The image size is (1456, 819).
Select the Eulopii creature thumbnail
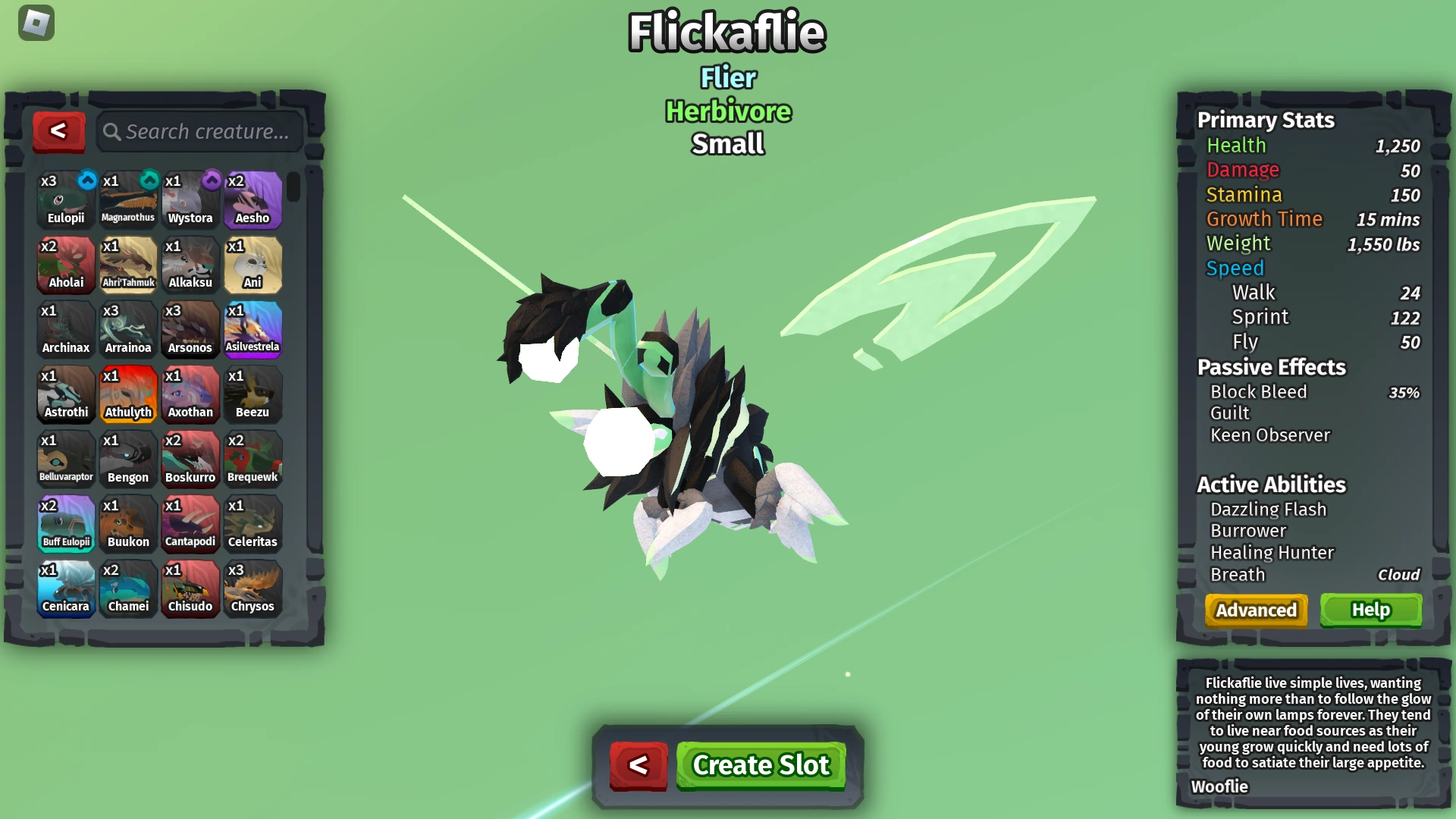66,199
